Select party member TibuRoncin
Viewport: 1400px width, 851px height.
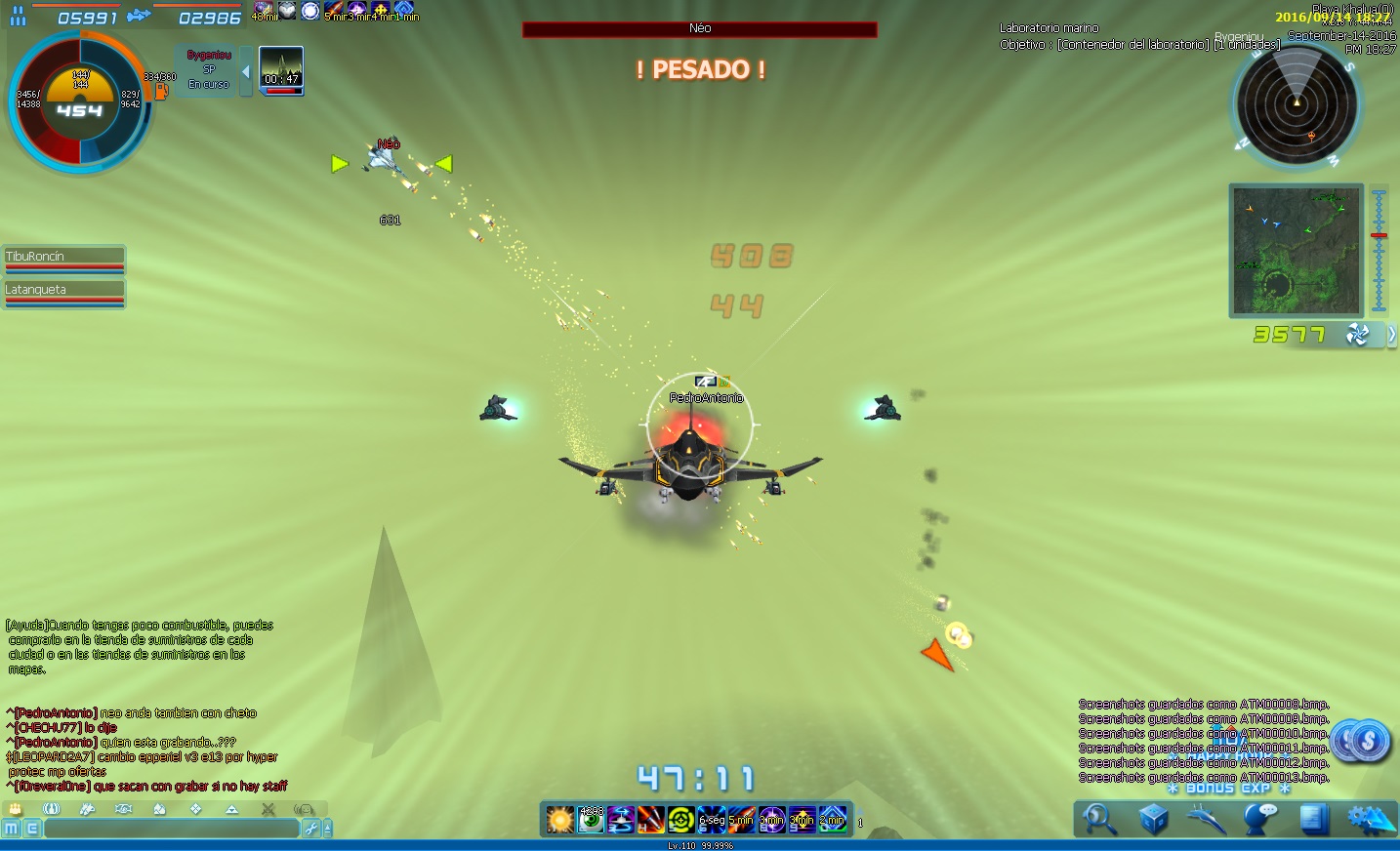click(64, 258)
